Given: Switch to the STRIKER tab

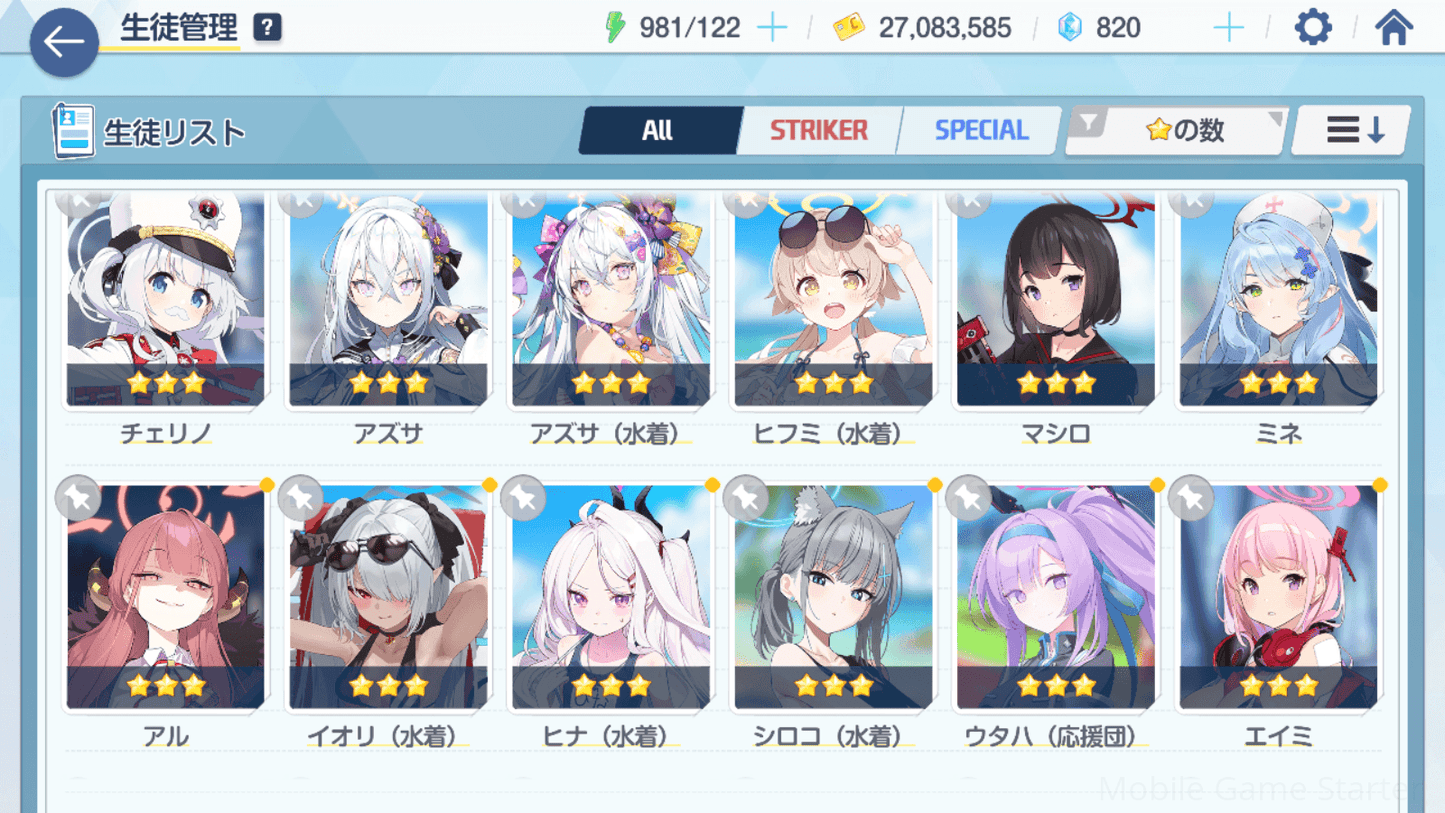Looking at the screenshot, I should click(818, 131).
